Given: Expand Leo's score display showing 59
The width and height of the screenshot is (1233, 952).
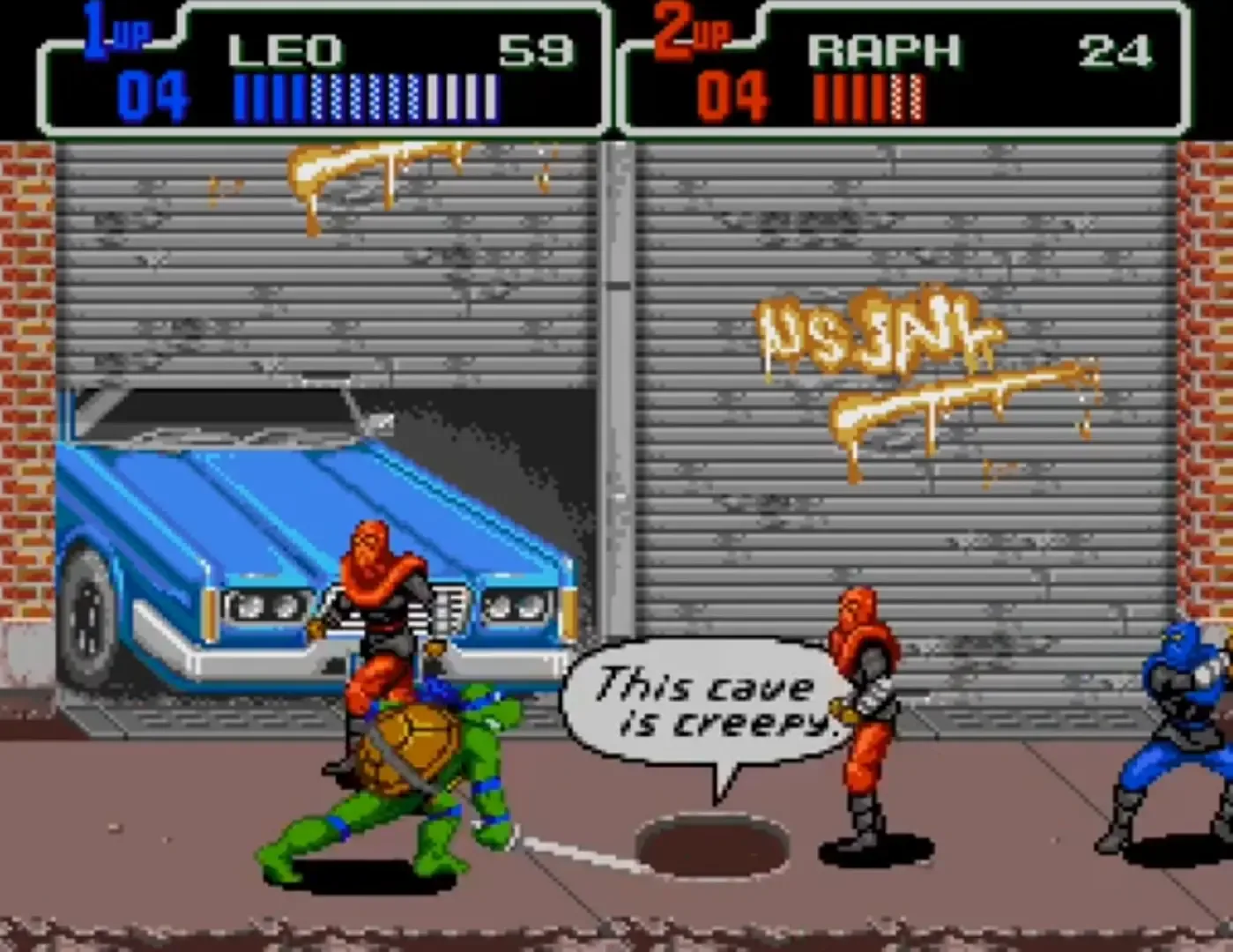Looking at the screenshot, I should [535, 50].
